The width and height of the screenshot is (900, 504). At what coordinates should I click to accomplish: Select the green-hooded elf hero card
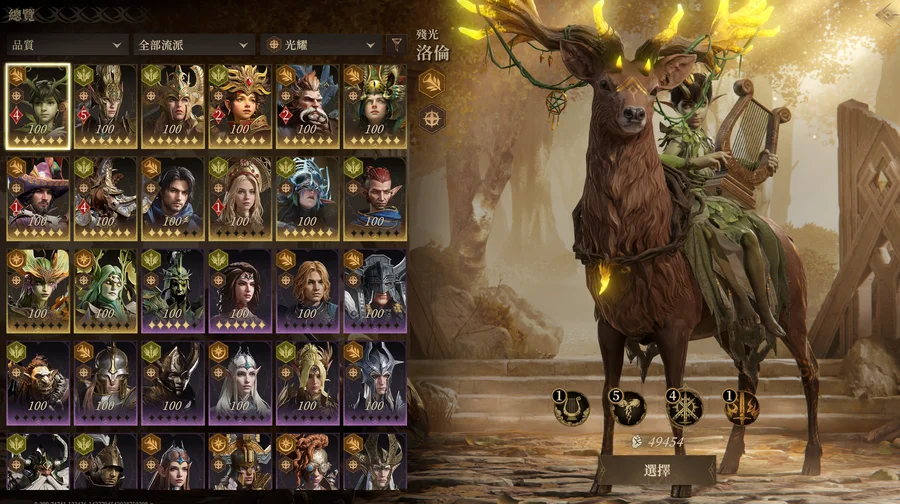point(105,290)
